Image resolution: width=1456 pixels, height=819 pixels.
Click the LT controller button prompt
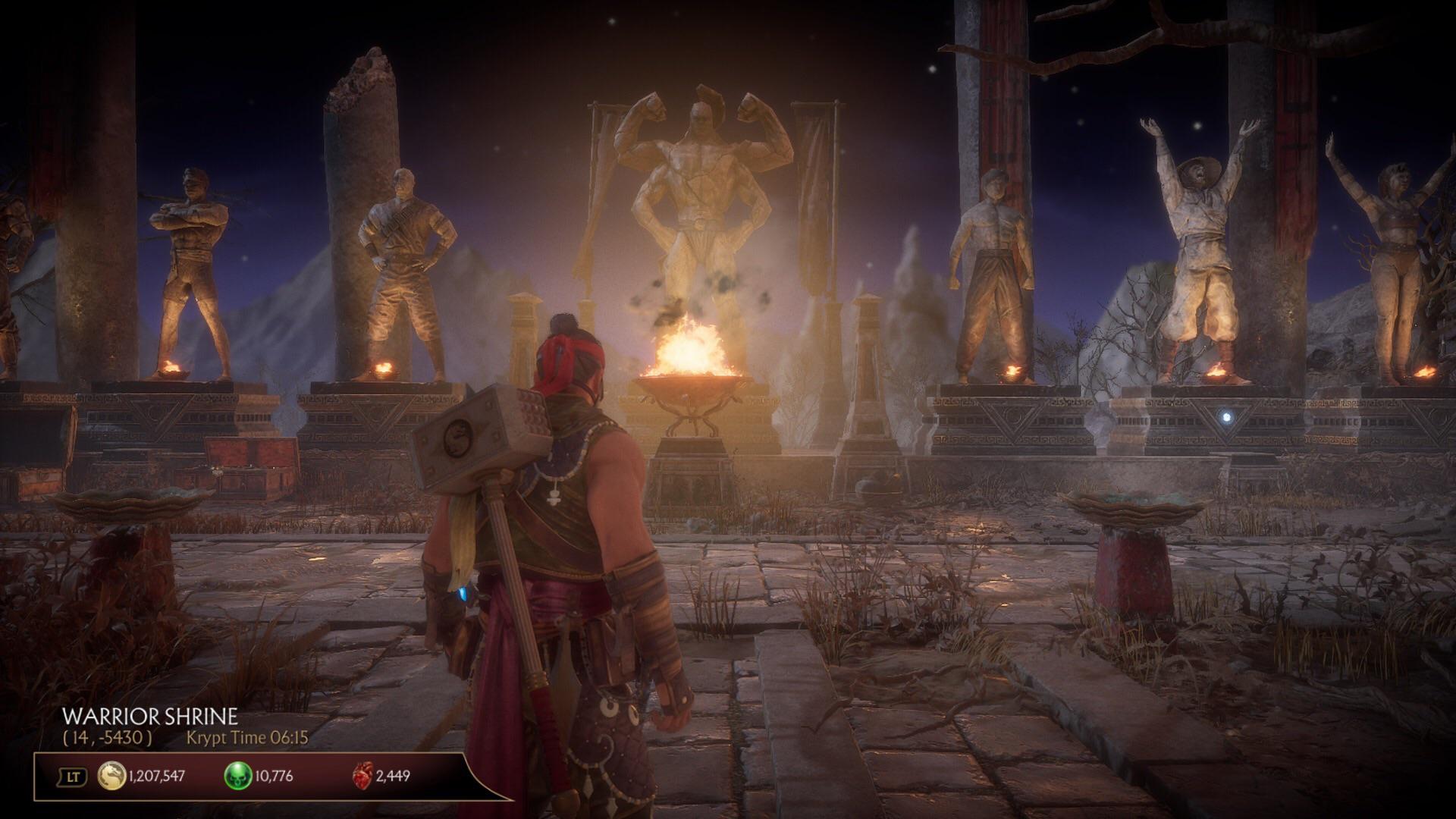click(72, 775)
